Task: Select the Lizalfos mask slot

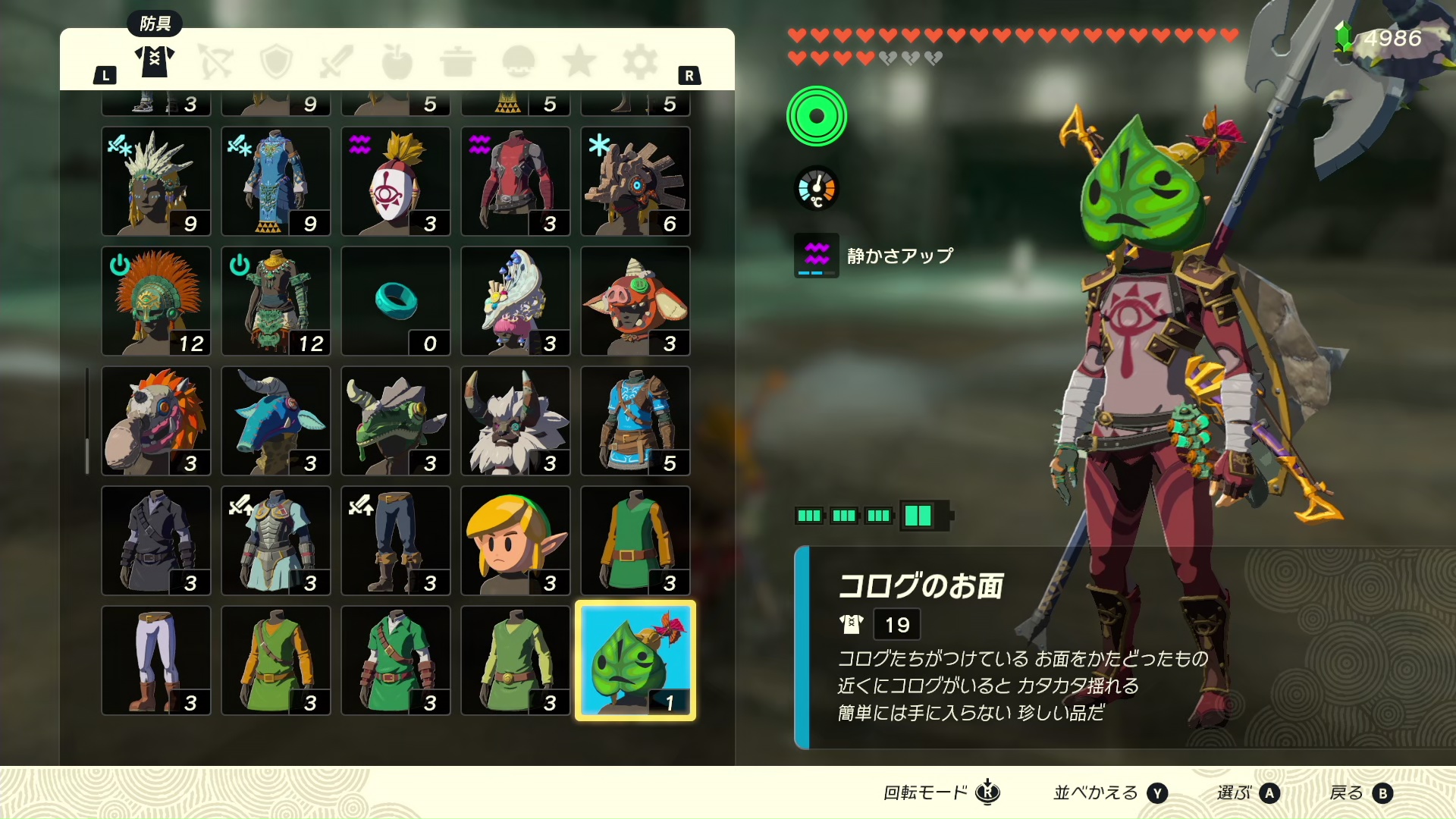Action: click(396, 421)
